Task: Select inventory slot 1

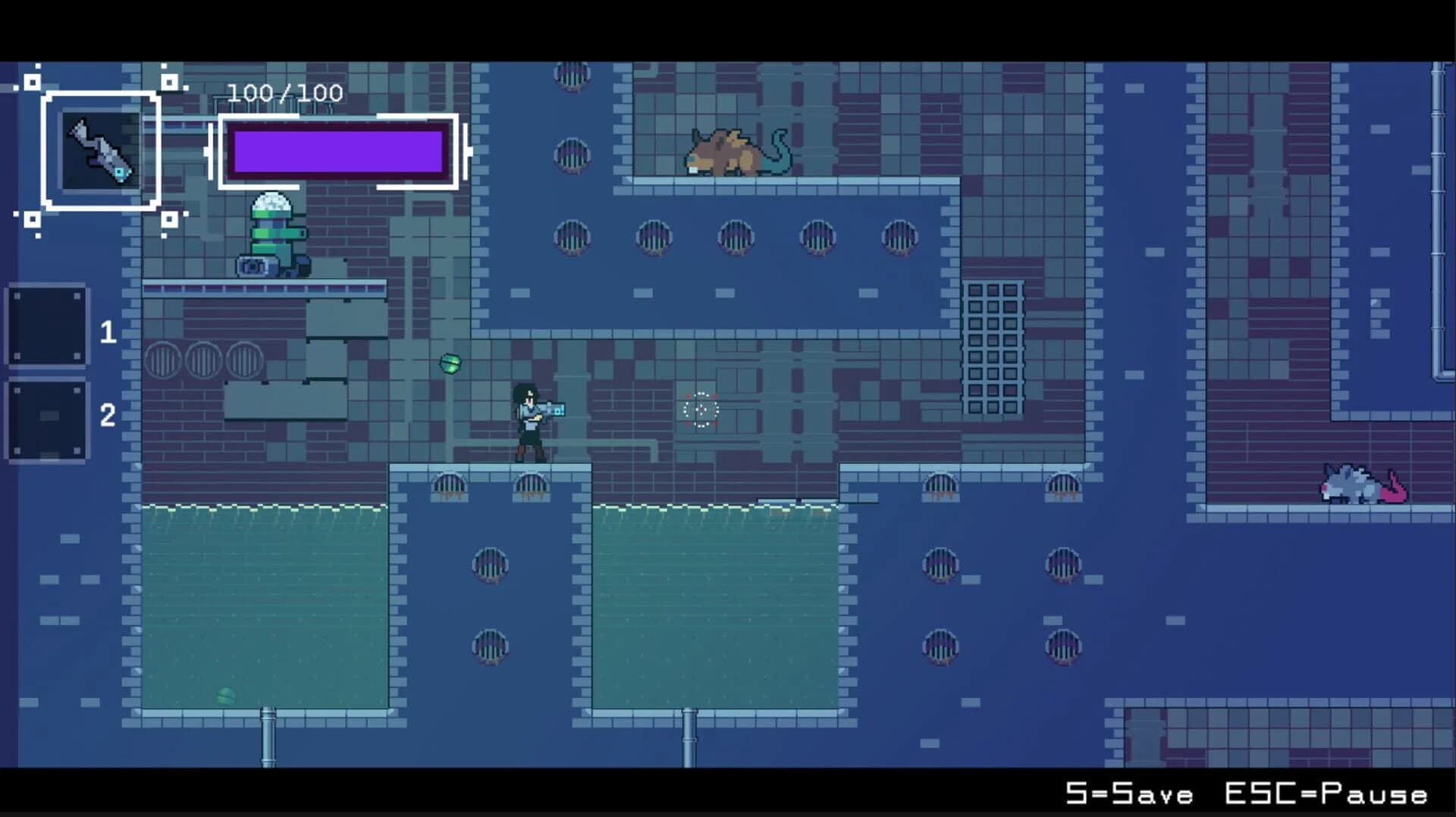Action: (x=47, y=328)
